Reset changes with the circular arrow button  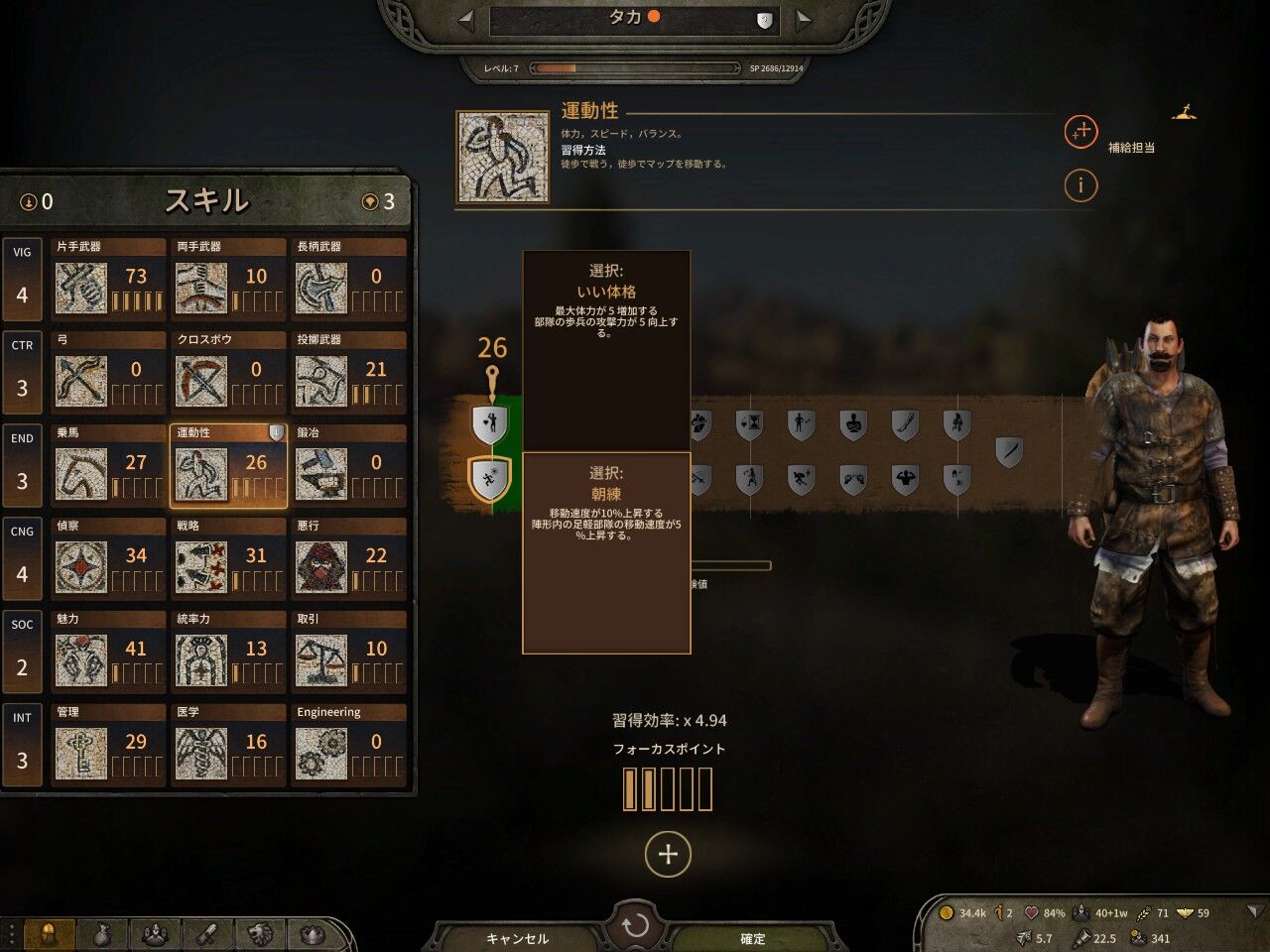click(x=635, y=926)
